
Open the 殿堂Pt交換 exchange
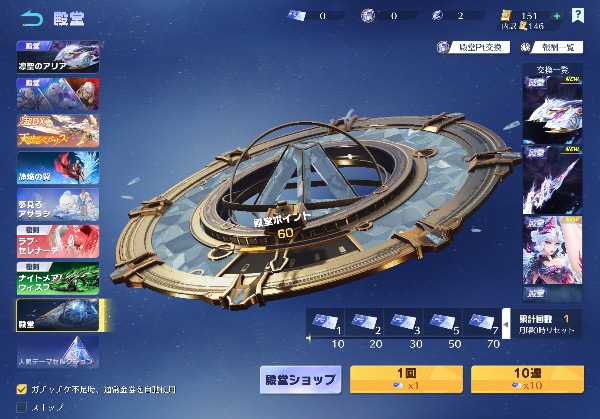[x=473, y=47]
